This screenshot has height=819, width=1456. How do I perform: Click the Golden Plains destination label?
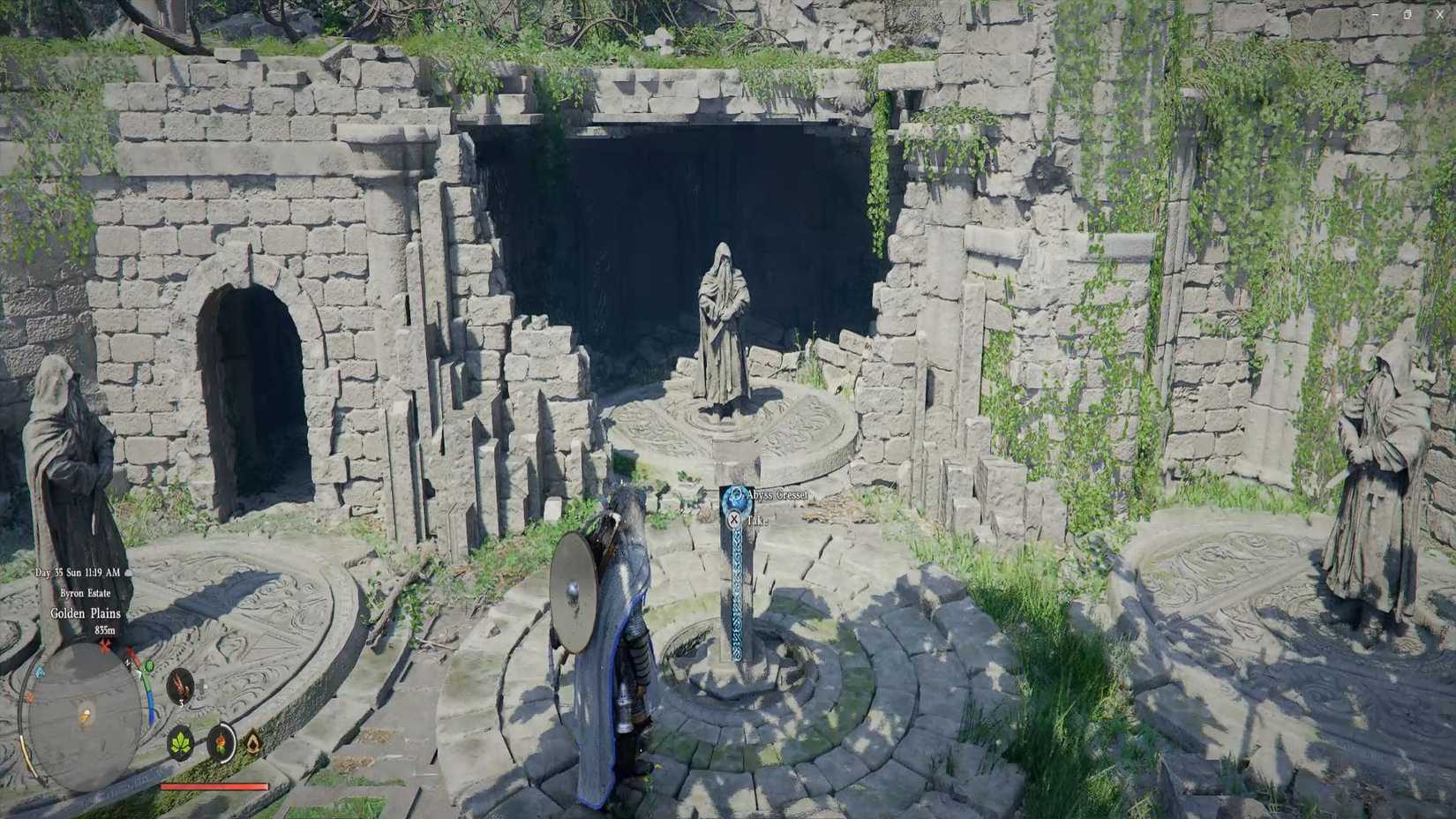(85, 614)
